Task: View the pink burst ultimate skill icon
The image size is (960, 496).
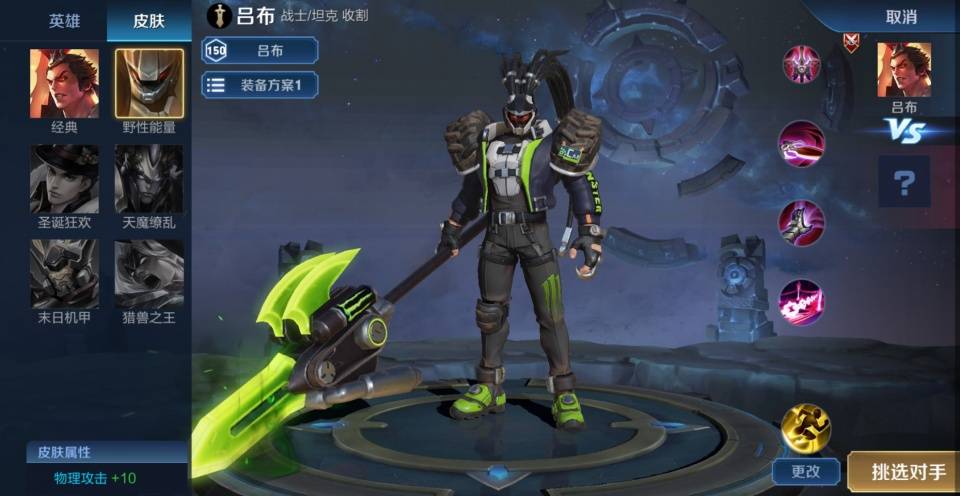Action: (x=802, y=302)
